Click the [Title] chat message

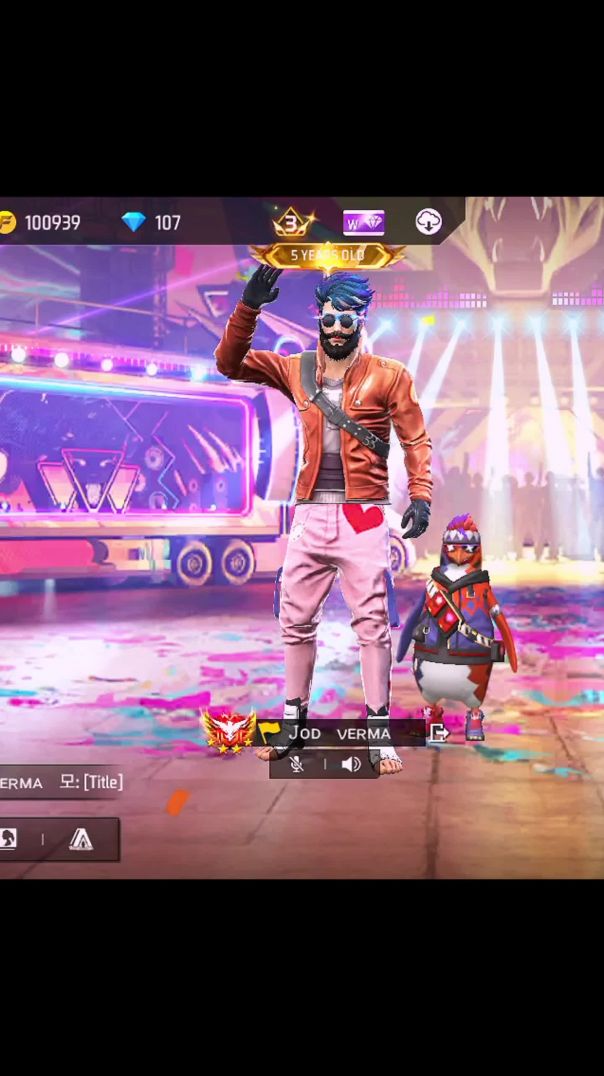(x=91, y=782)
